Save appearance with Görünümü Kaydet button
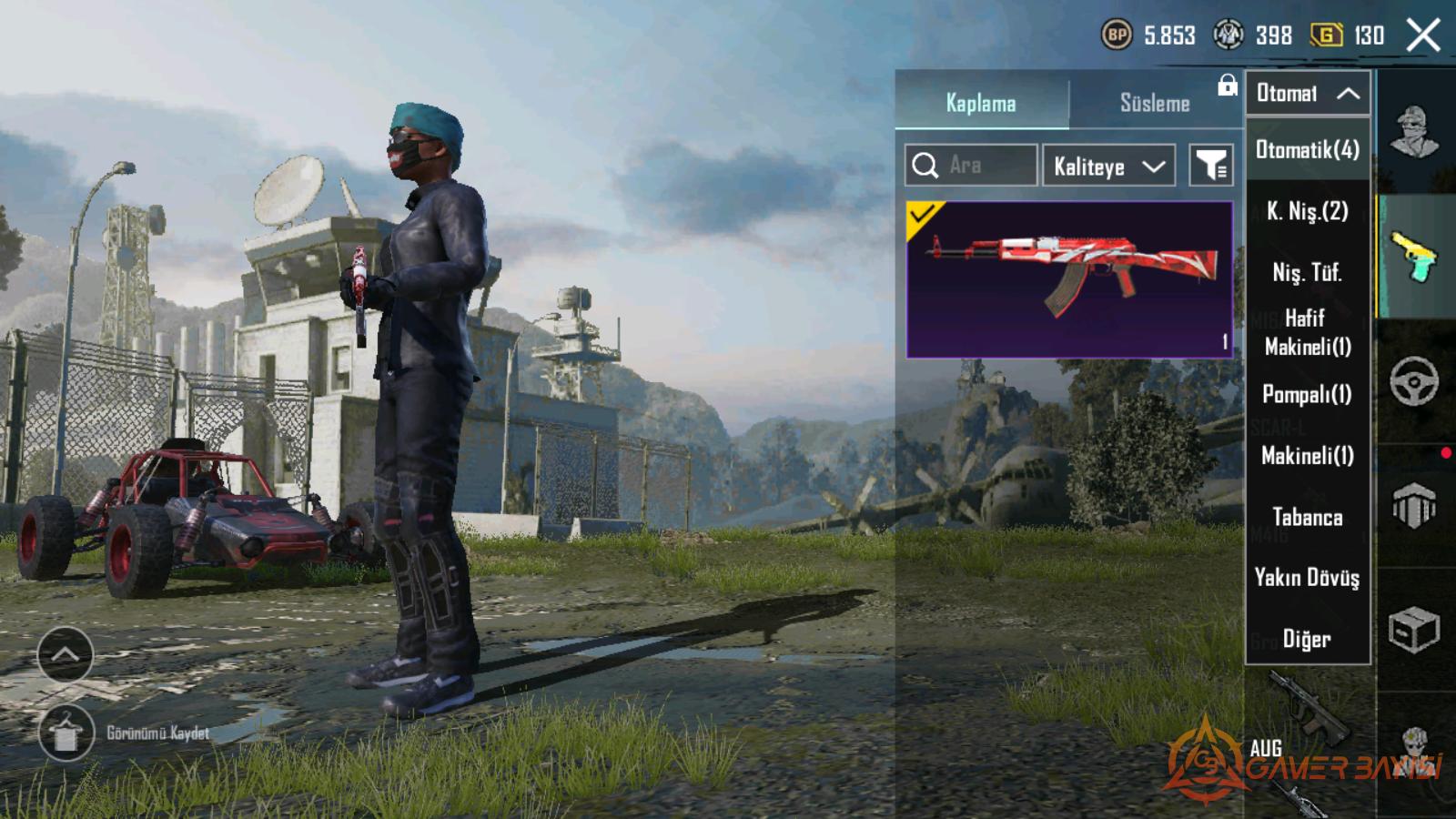Screen dimensions: 1456x819 coord(66,733)
